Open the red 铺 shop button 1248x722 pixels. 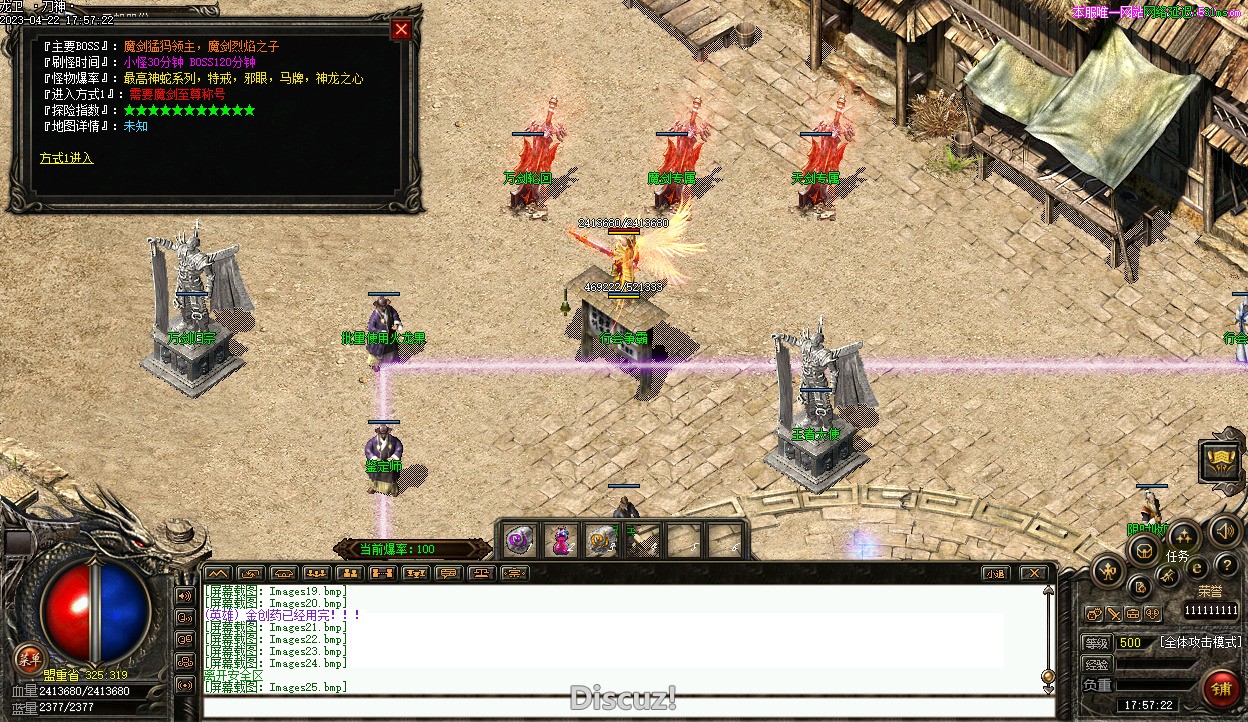(1221, 689)
